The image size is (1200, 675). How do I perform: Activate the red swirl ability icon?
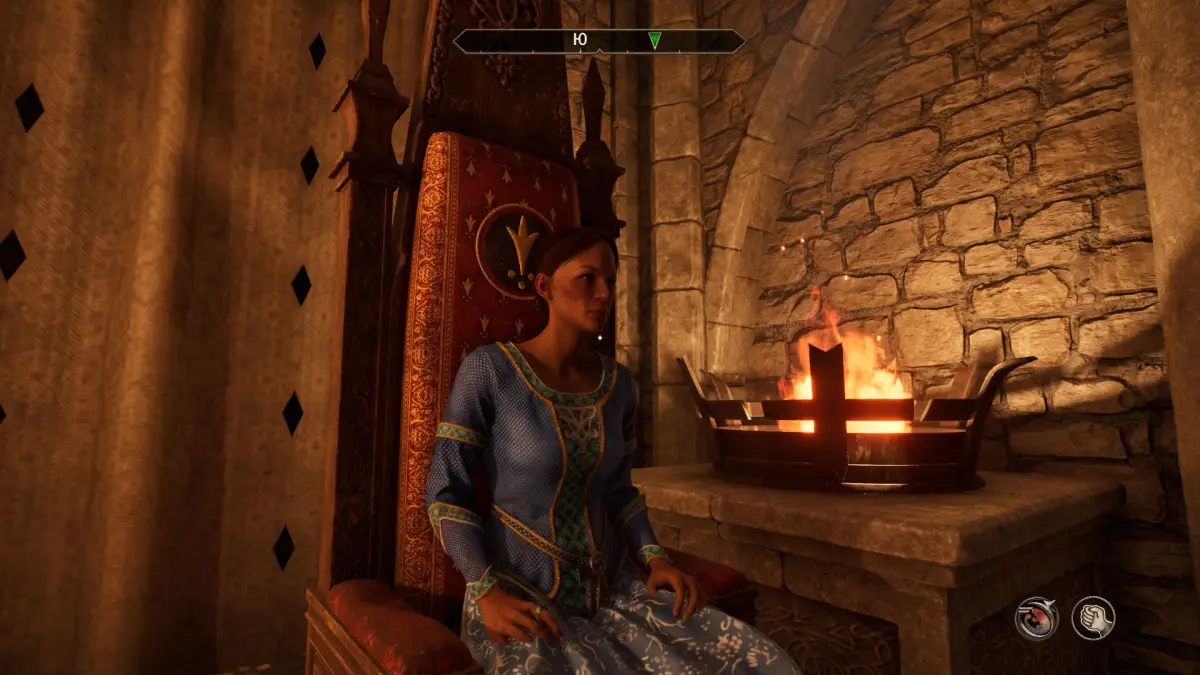pyautogui.click(x=1036, y=617)
